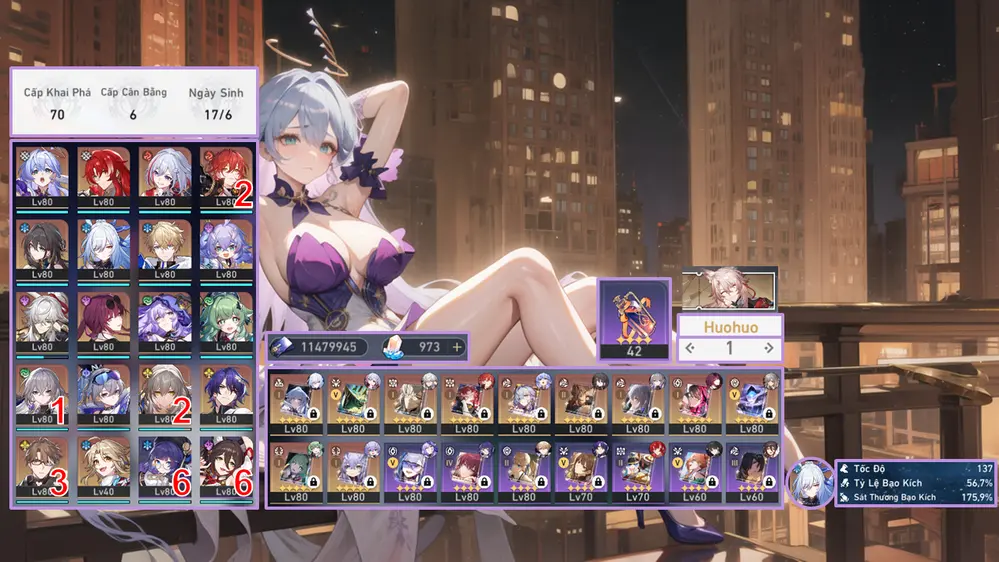Click the plus button beside 973 jade
This screenshot has width=999, height=562.
pyautogui.click(x=458, y=347)
